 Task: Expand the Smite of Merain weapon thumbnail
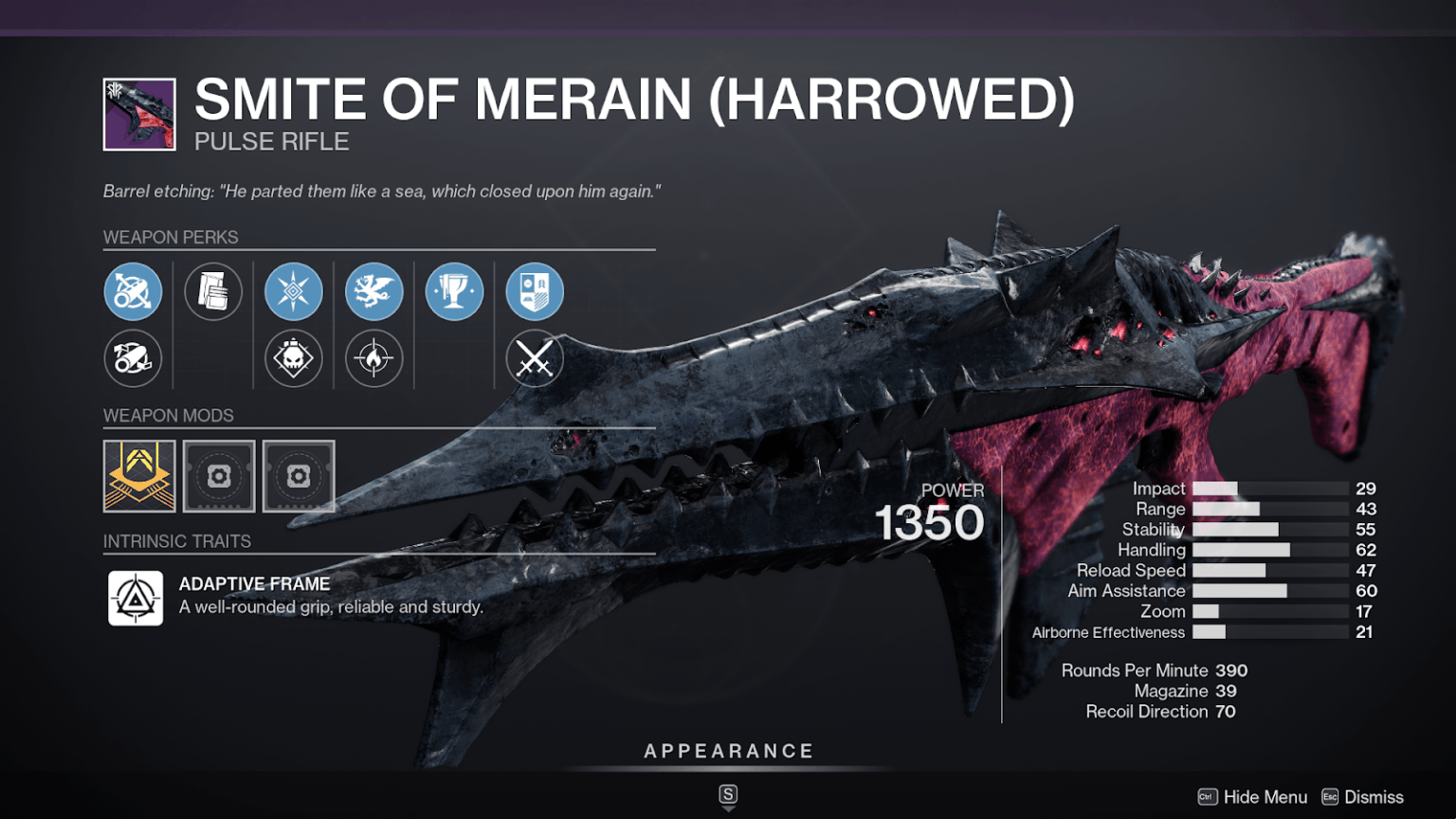pos(137,114)
